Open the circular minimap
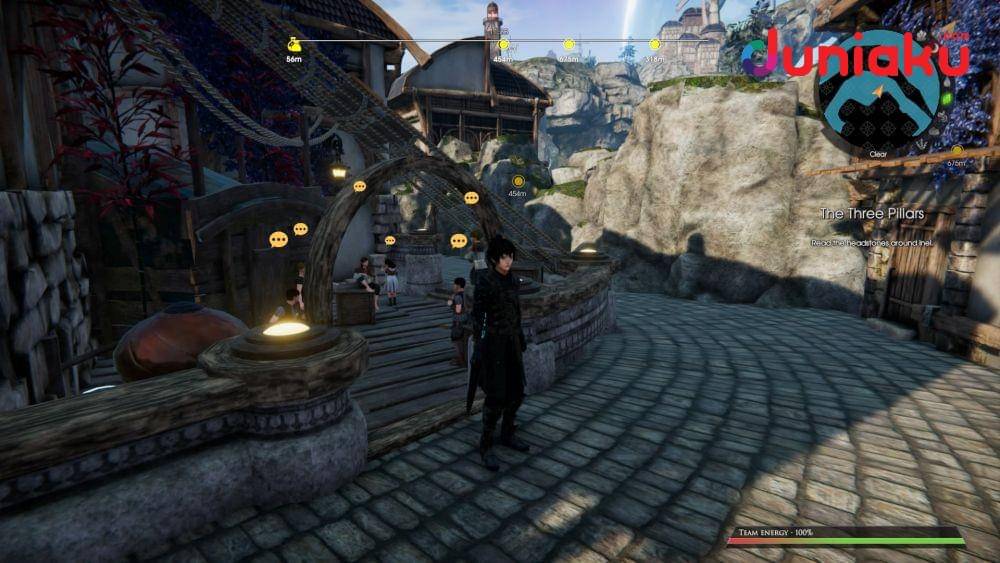This screenshot has width=1000, height=563. pyautogui.click(x=878, y=100)
